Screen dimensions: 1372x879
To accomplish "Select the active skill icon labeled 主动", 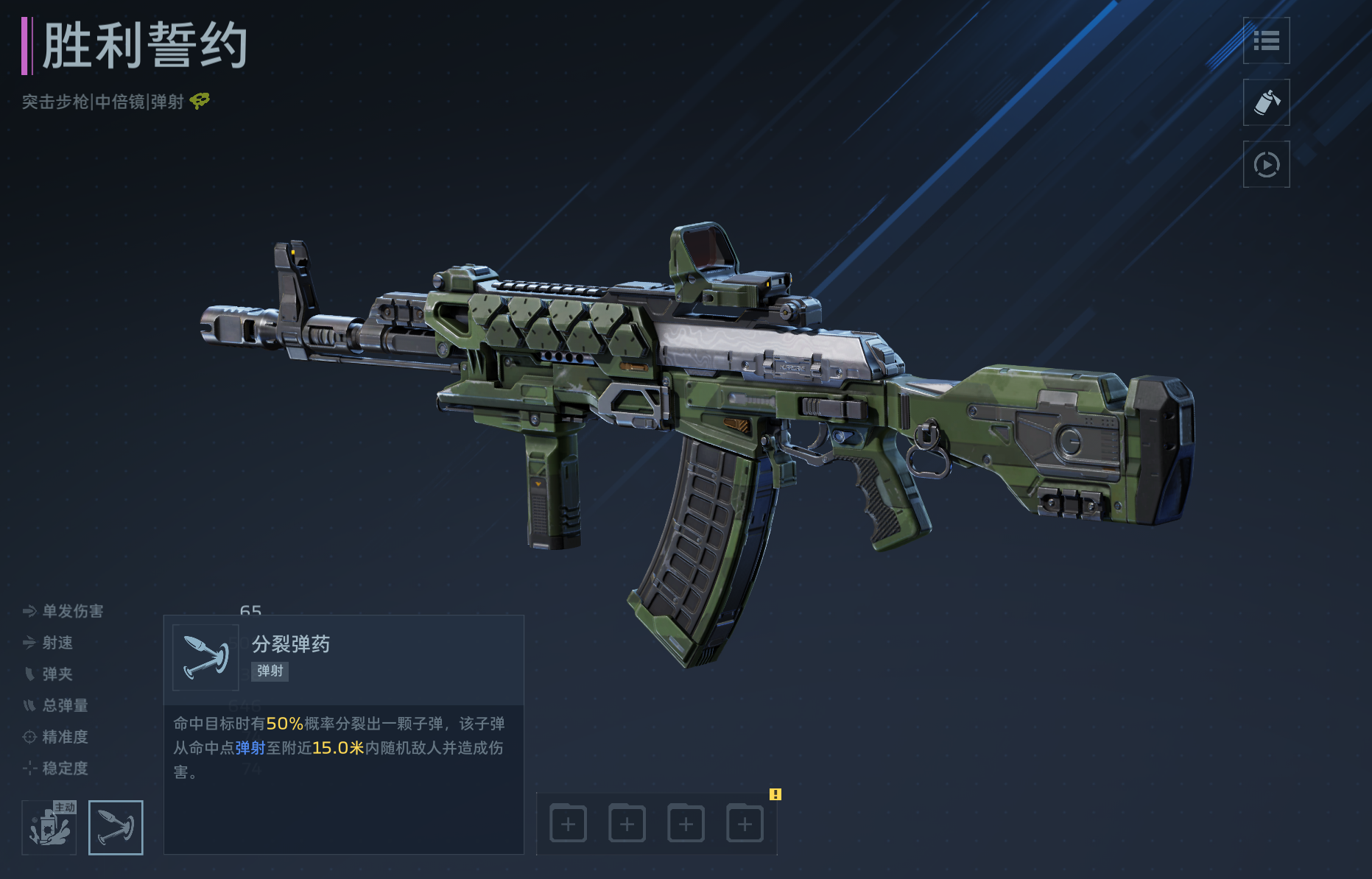I will (49, 827).
